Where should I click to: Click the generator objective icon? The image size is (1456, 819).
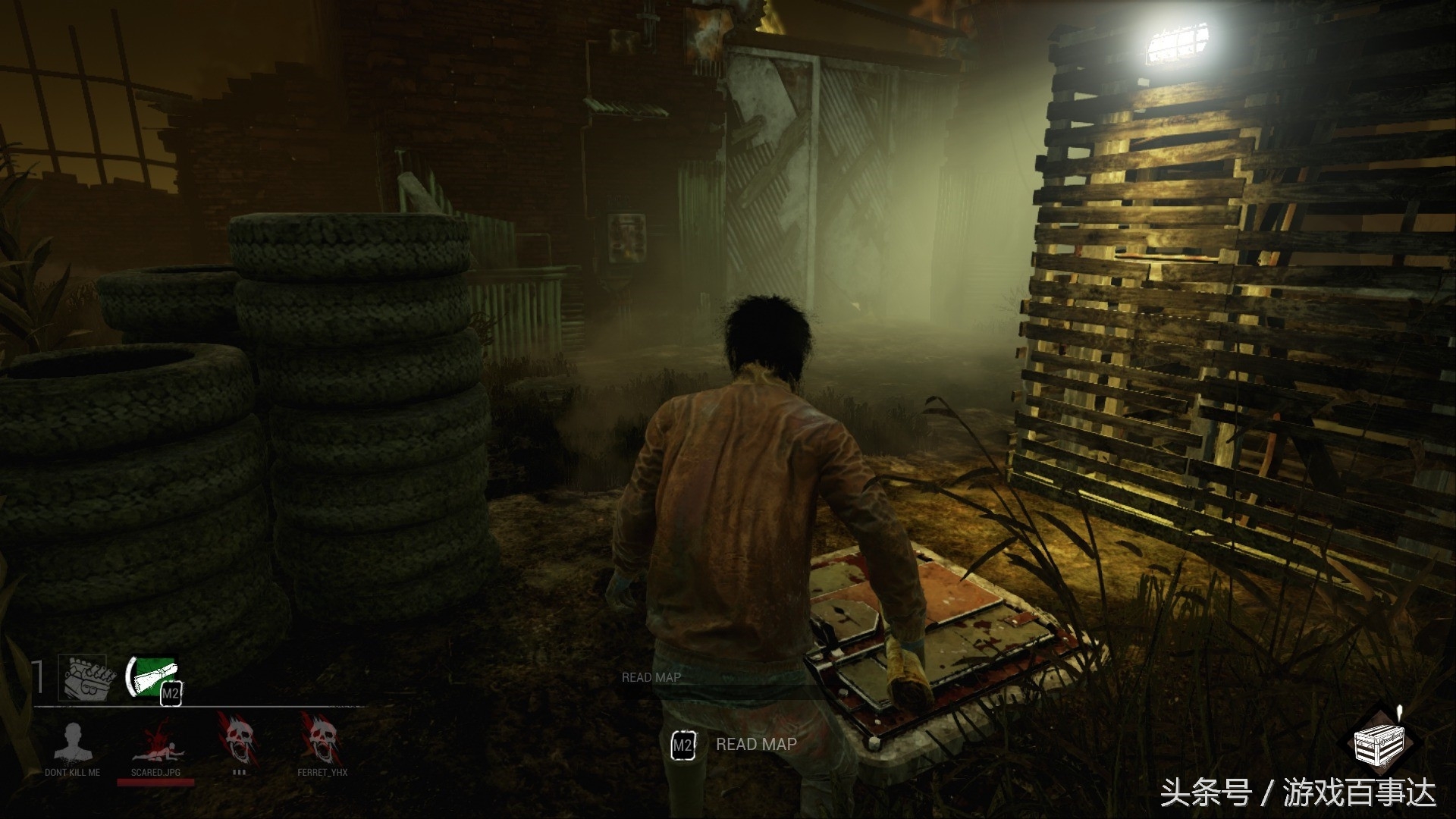click(x=82, y=676)
